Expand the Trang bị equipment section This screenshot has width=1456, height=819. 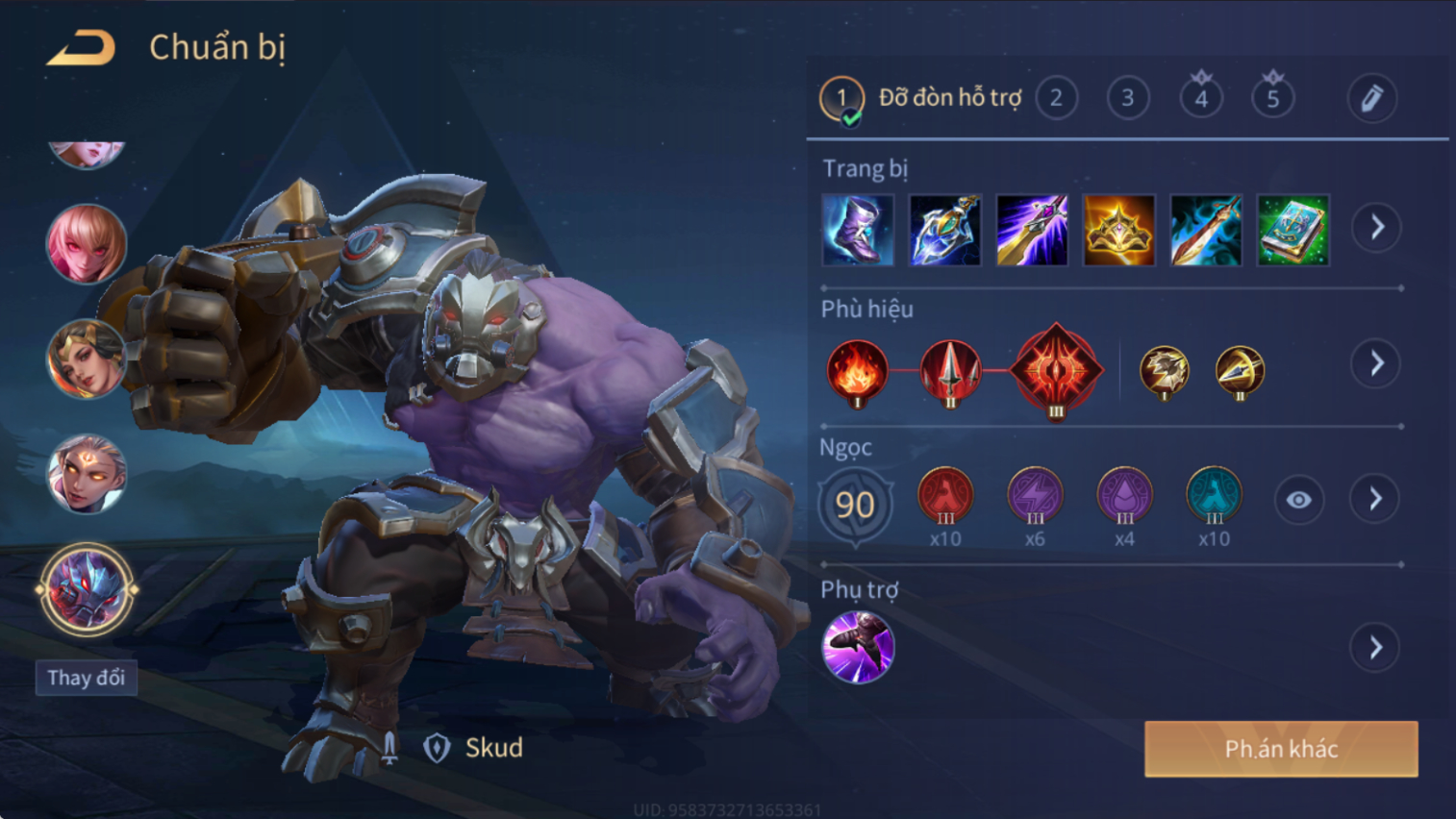pyautogui.click(x=1376, y=228)
